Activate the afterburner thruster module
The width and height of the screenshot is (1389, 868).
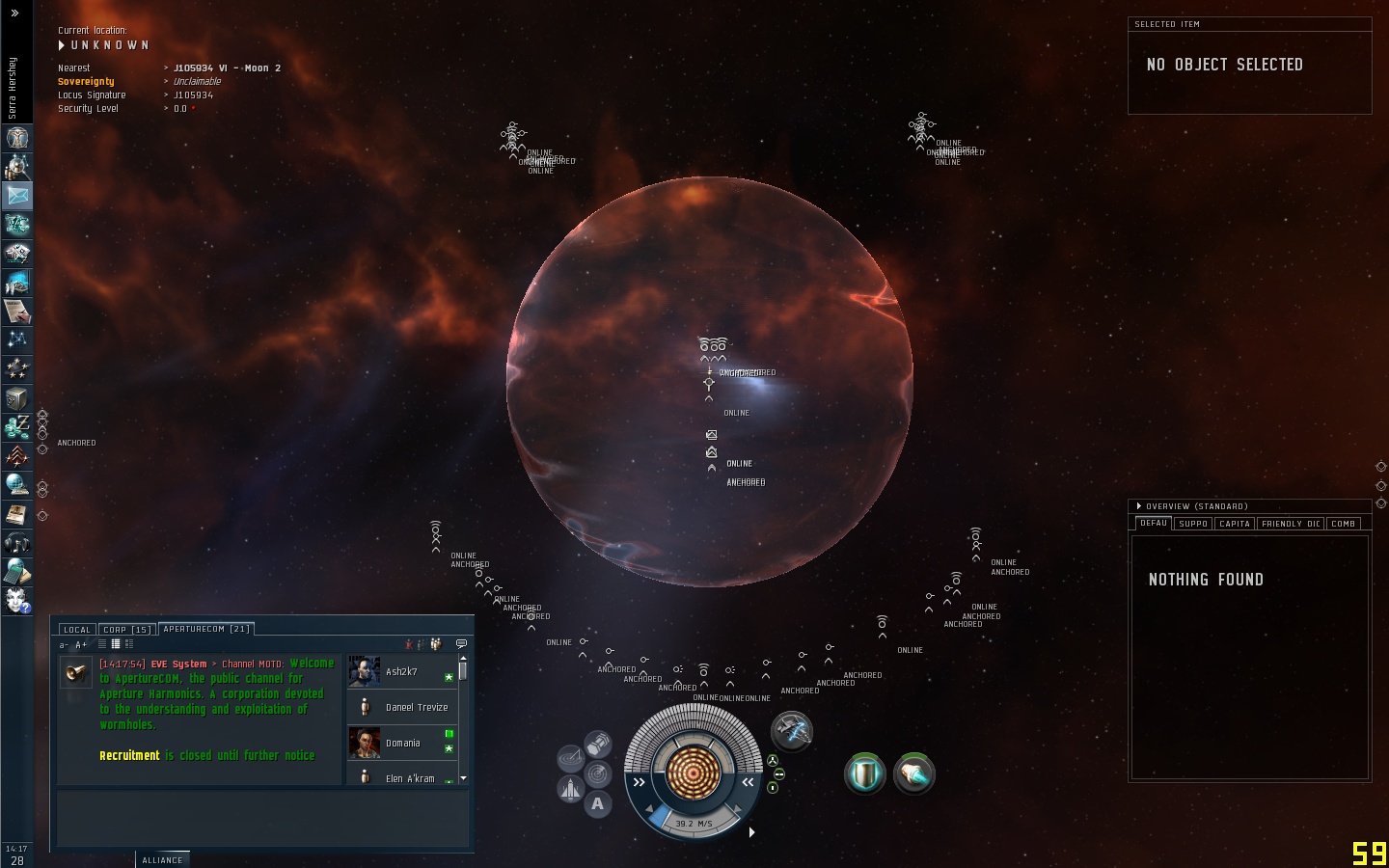pyautogui.click(x=913, y=774)
